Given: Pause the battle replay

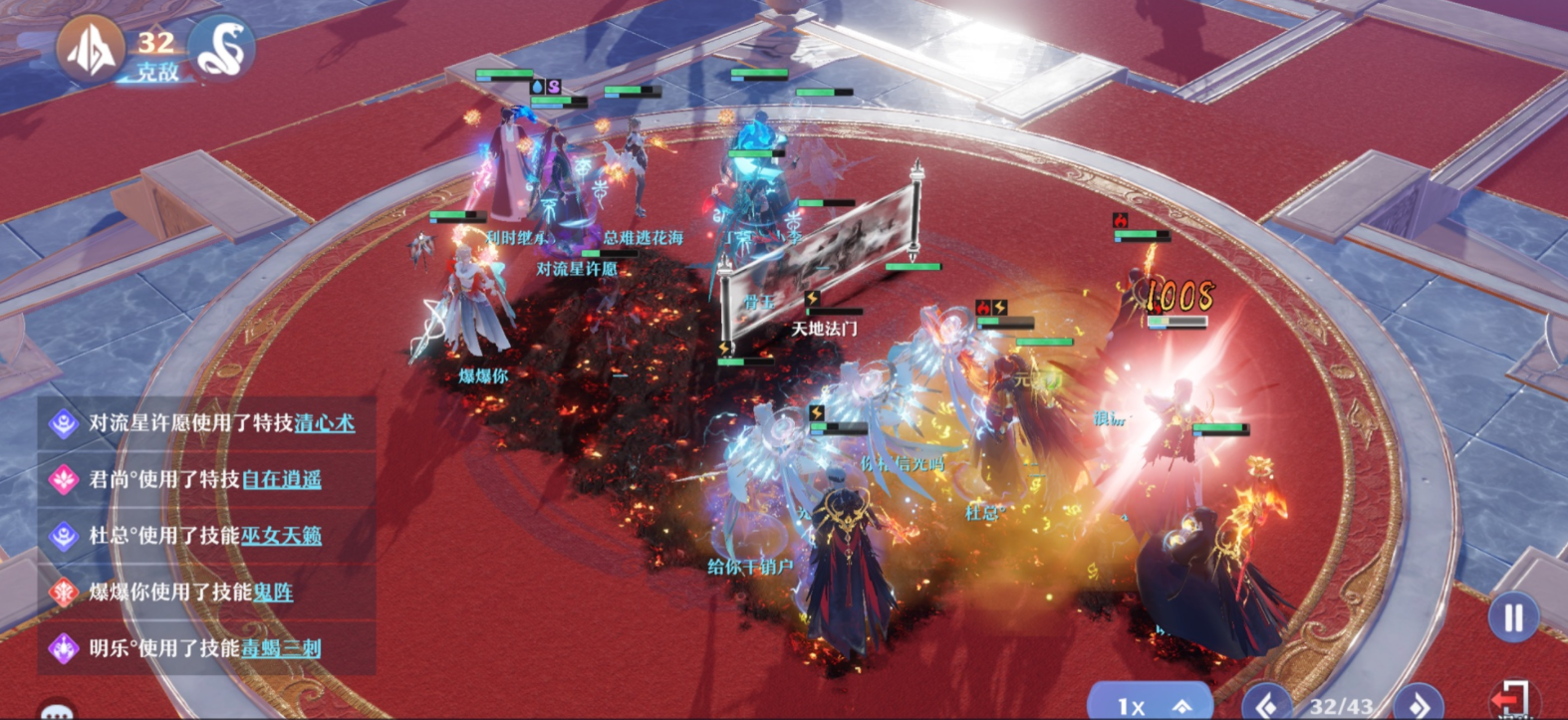Looking at the screenshot, I should point(1513,617).
